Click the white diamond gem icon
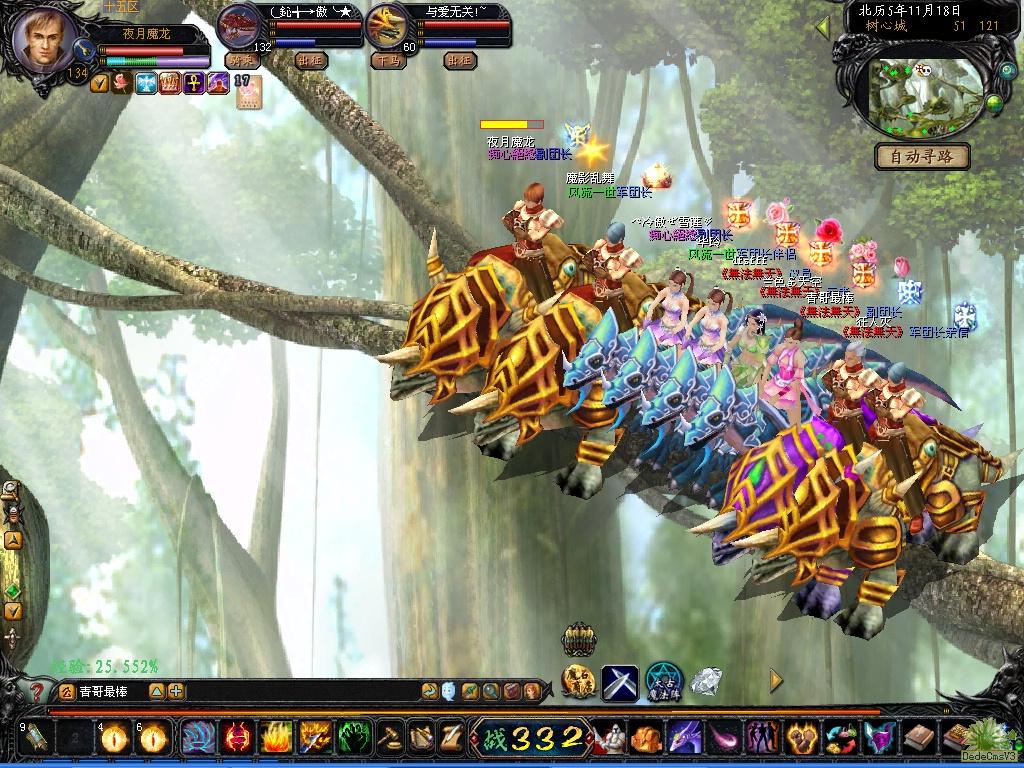Viewport: 1024px width, 768px height. pos(706,682)
